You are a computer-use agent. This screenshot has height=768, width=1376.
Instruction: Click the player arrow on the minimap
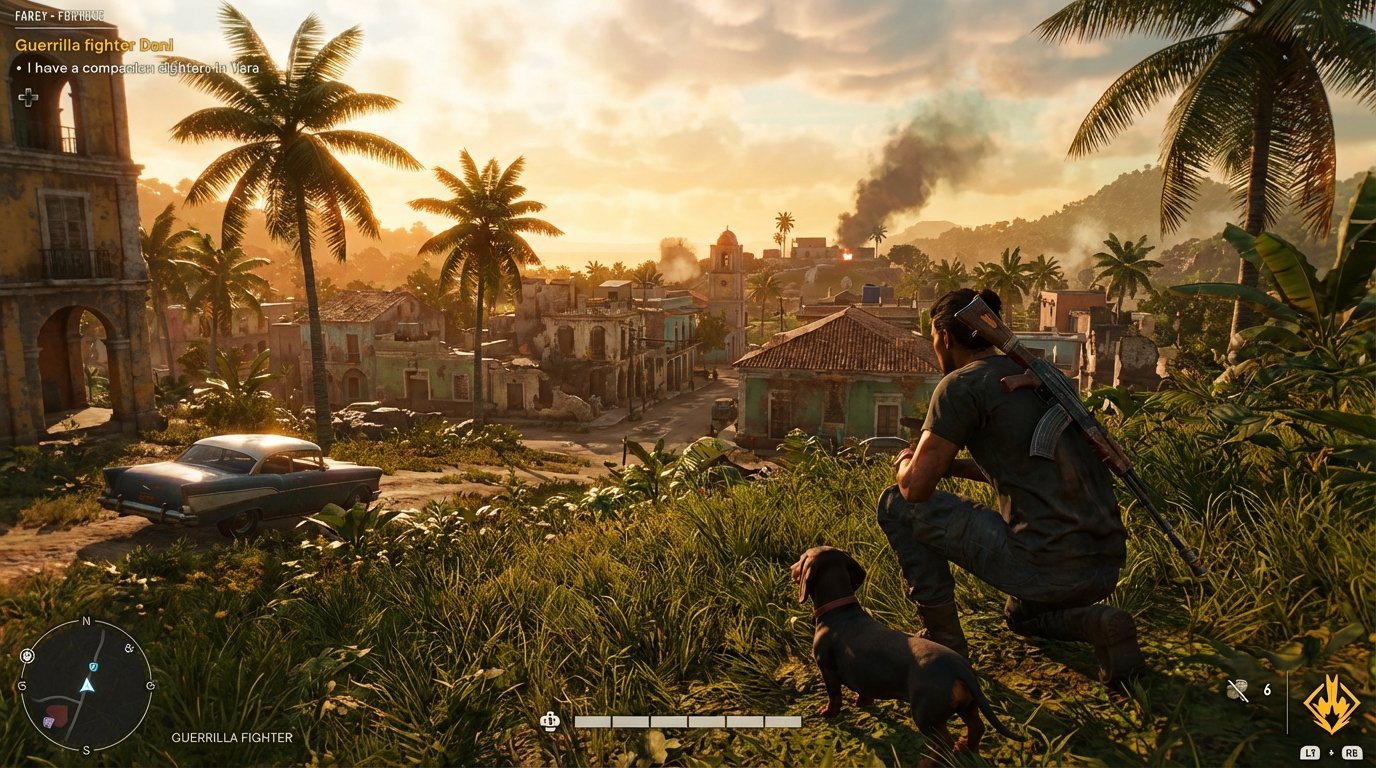88,685
